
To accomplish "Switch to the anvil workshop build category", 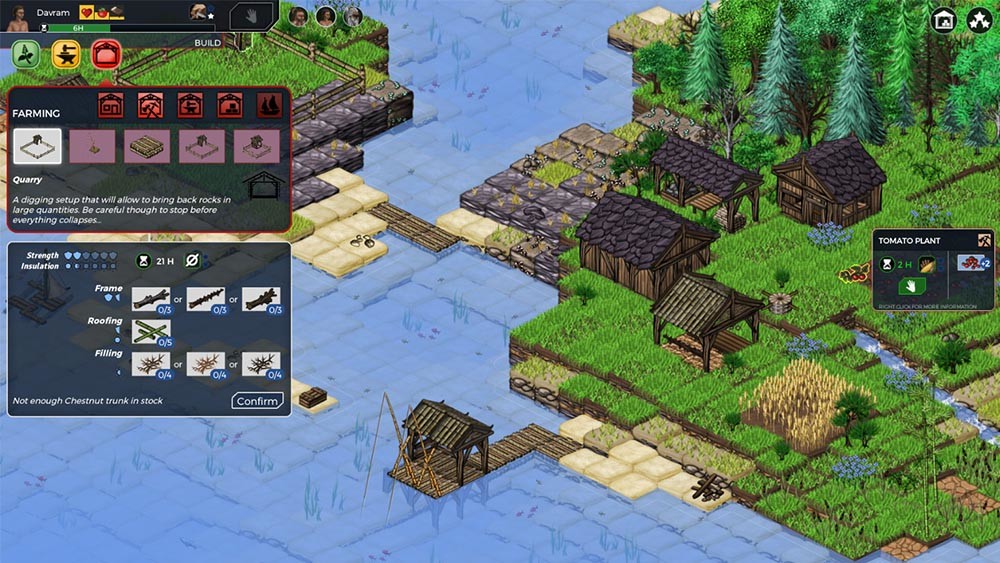I will point(190,104).
